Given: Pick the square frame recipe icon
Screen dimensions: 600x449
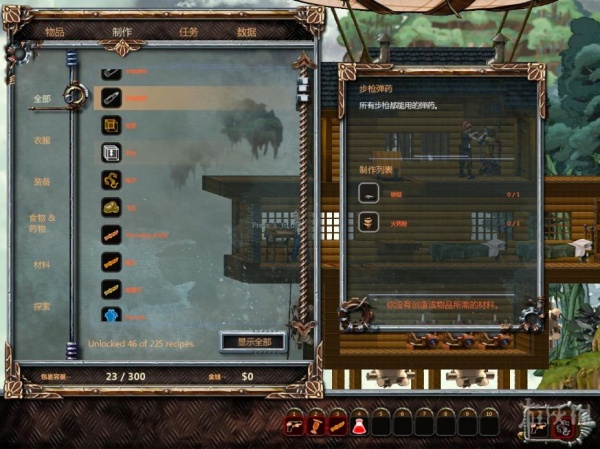Looking at the screenshot, I should [111, 153].
